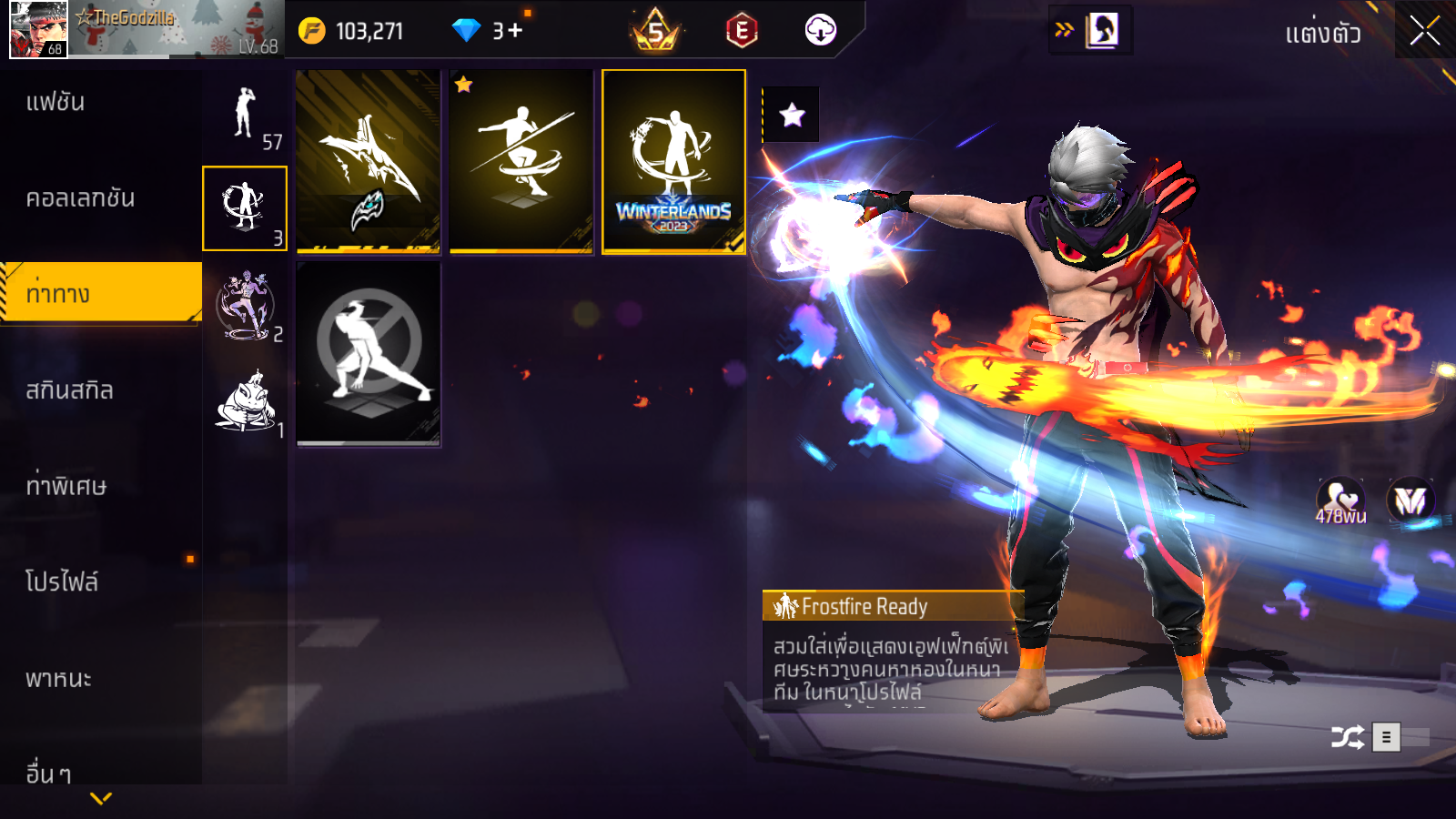The height and width of the screenshot is (819, 1456).
Task: Open the download cloud icon
Action: pos(820,30)
